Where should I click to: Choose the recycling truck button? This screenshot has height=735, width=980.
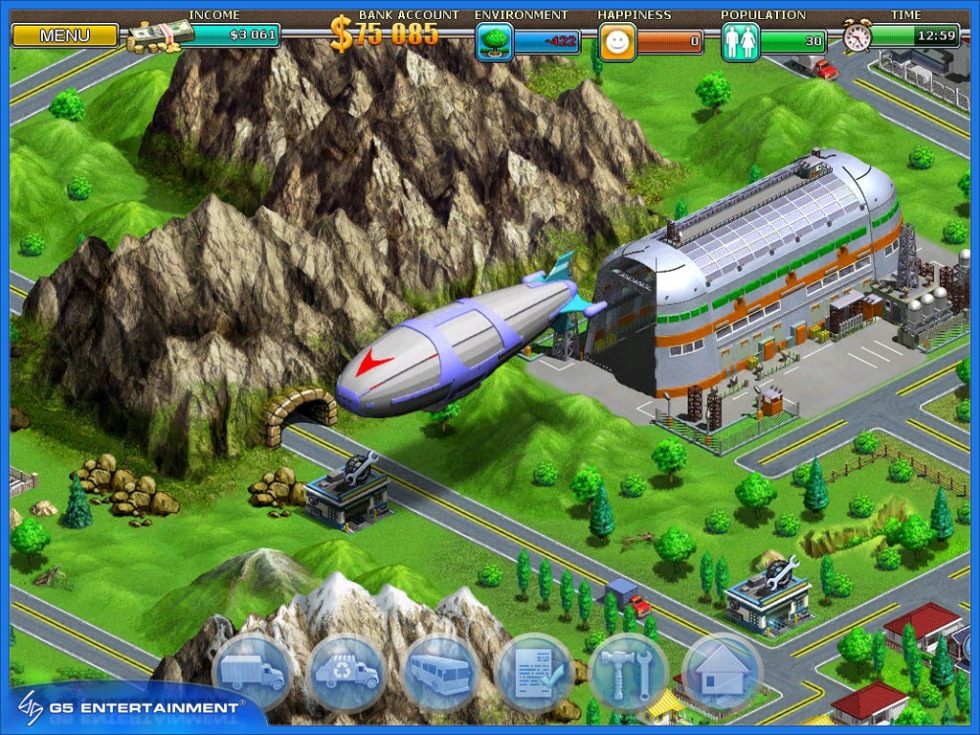(x=346, y=672)
